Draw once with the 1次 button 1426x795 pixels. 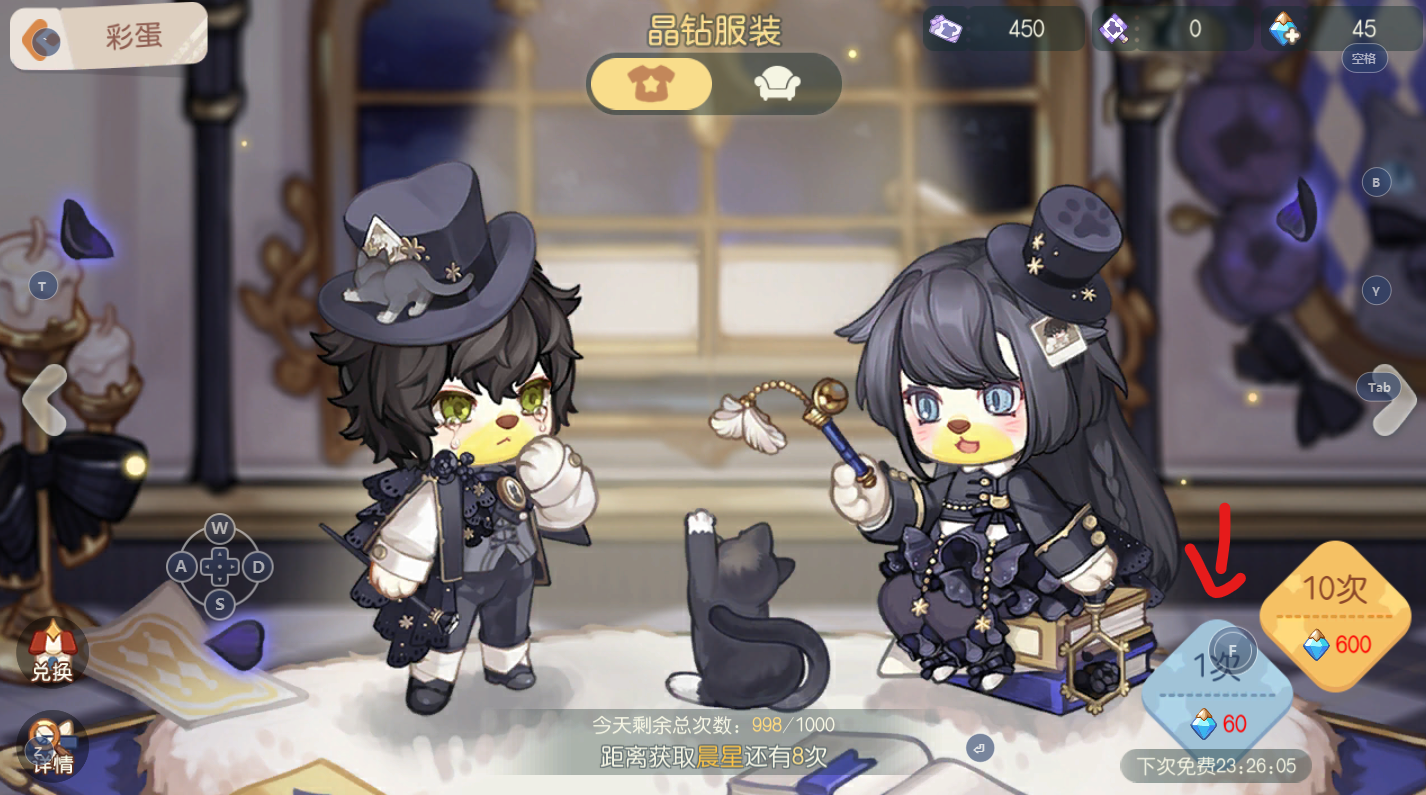[1218, 688]
